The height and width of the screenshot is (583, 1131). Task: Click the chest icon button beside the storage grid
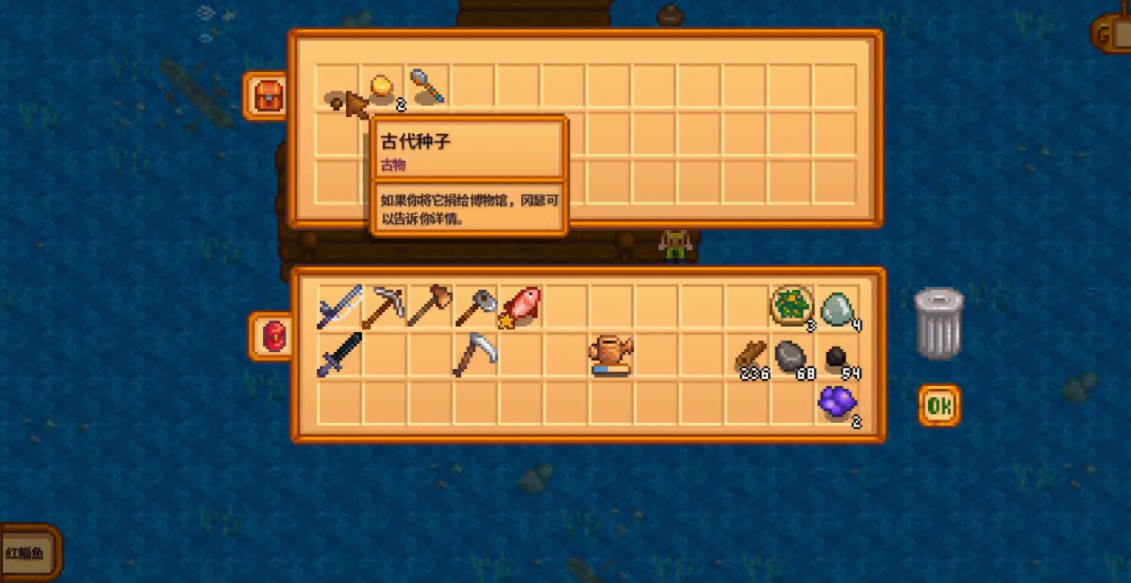tap(267, 96)
